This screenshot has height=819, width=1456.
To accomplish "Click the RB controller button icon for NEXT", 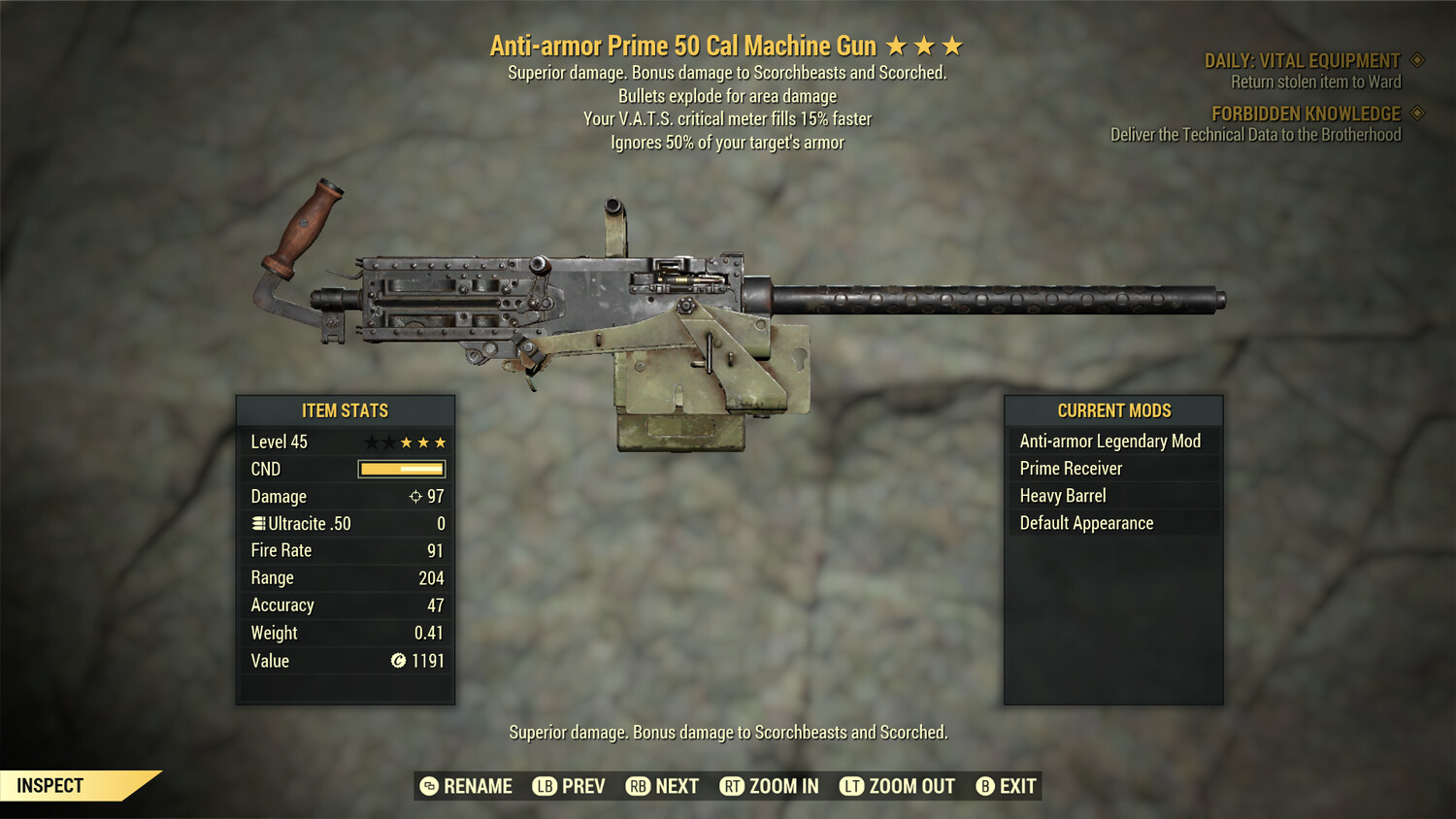I will (x=638, y=786).
